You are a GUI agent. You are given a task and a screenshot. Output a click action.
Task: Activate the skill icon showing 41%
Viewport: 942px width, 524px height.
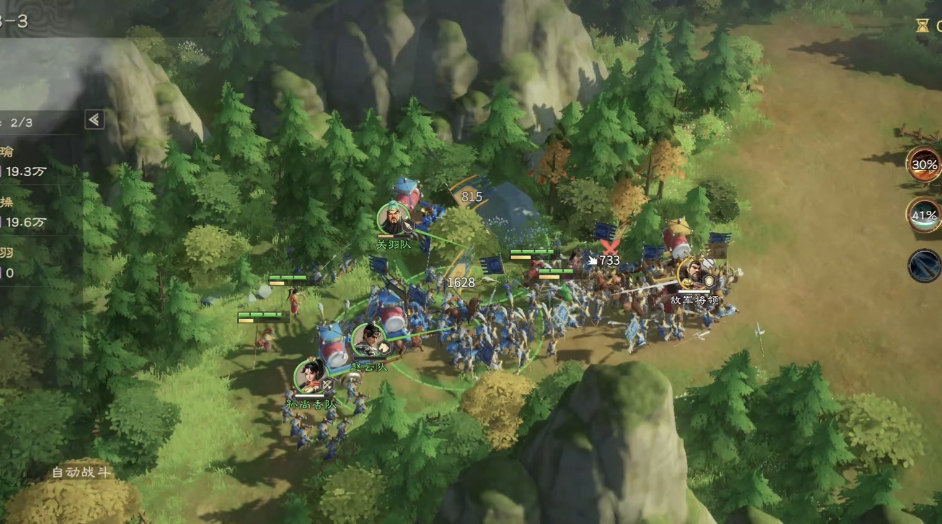(x=923, y=215)
